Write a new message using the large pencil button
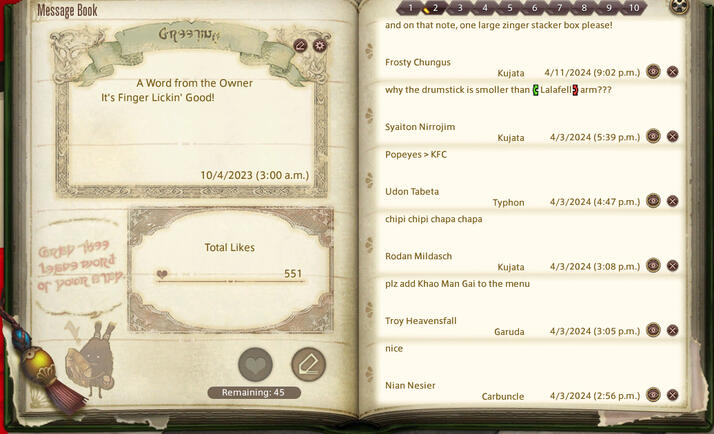 [308, 365]
